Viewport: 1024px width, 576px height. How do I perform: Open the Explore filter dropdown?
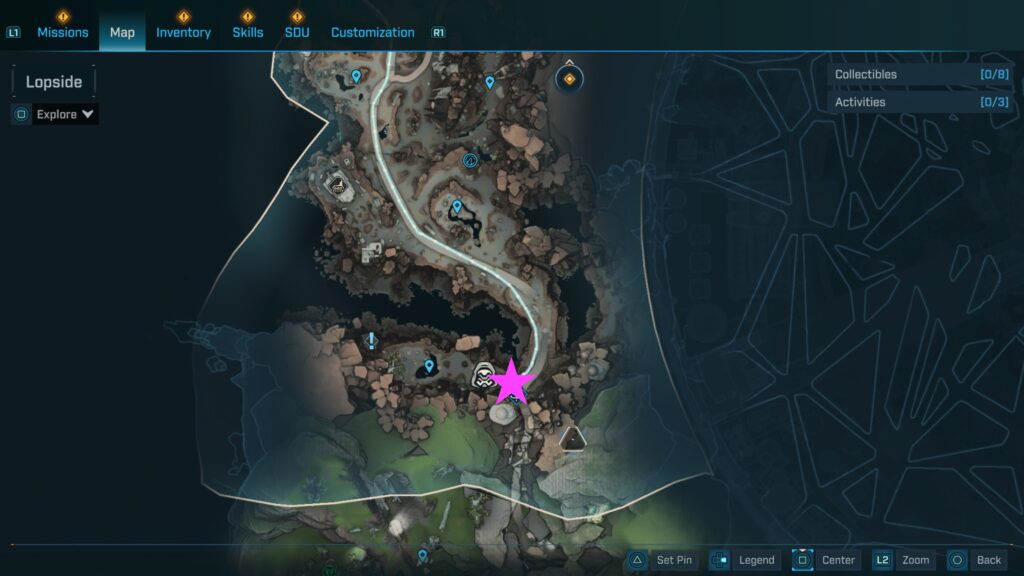pos(65,114)
